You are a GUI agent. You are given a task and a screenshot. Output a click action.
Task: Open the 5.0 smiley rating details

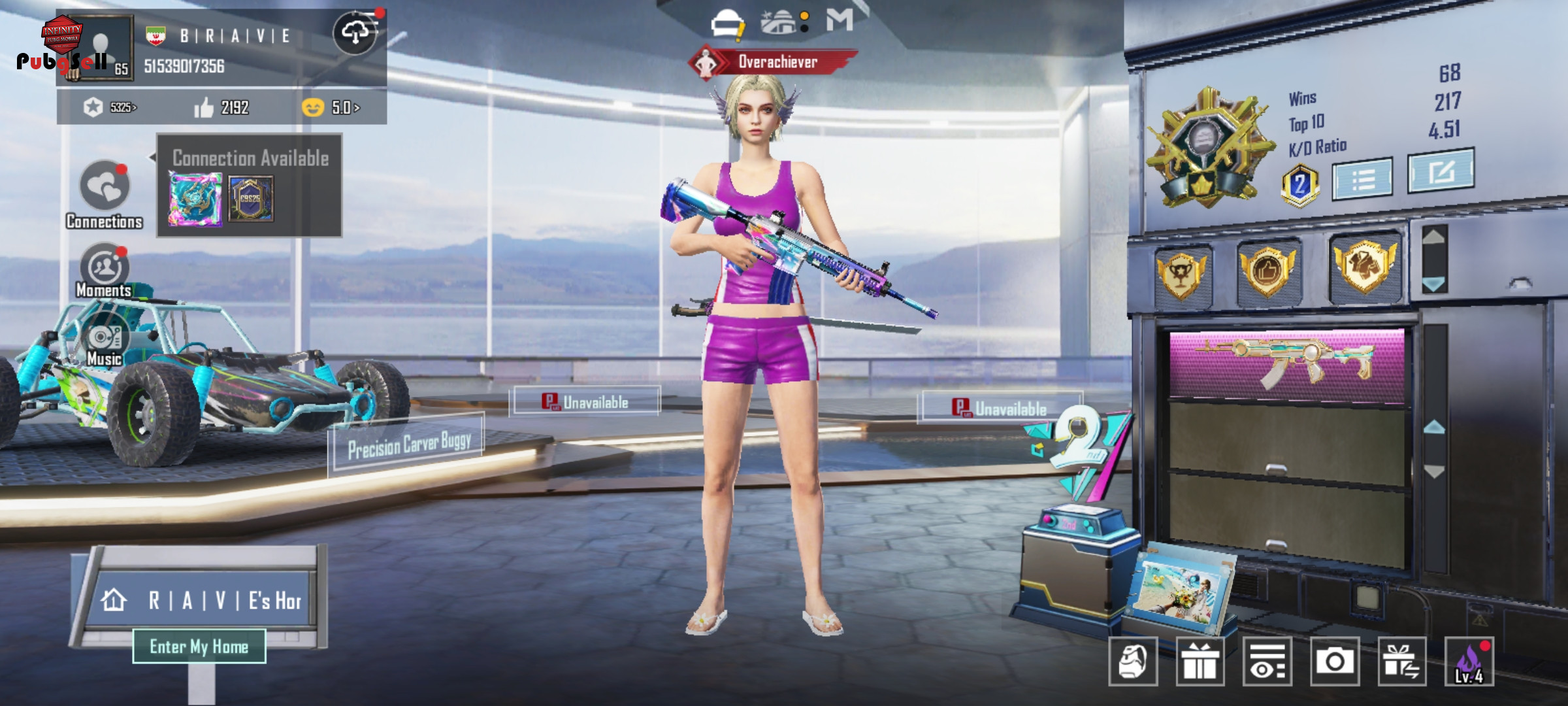[331, 107]
